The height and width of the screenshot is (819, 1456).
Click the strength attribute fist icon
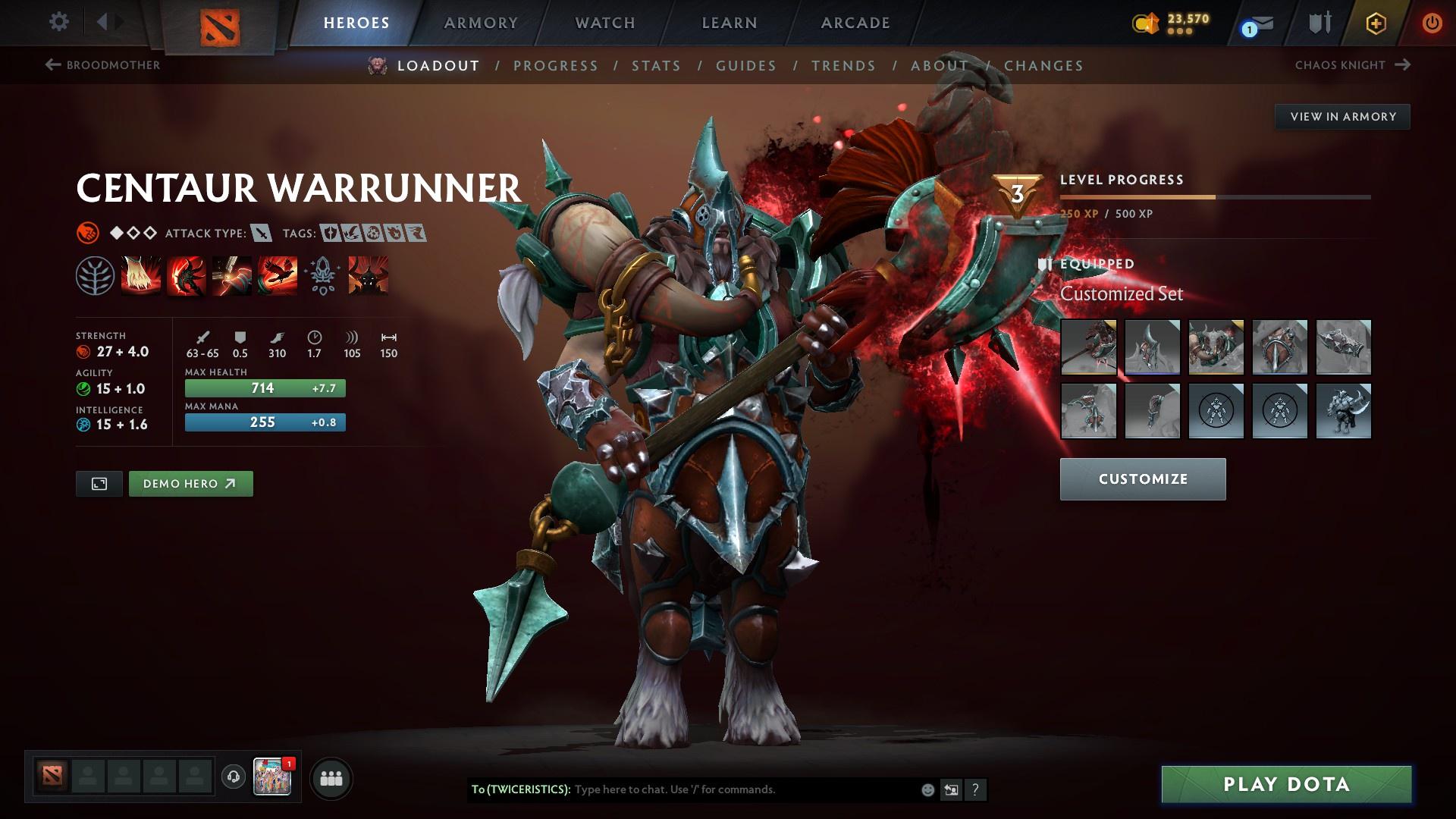tap(83, 351)
